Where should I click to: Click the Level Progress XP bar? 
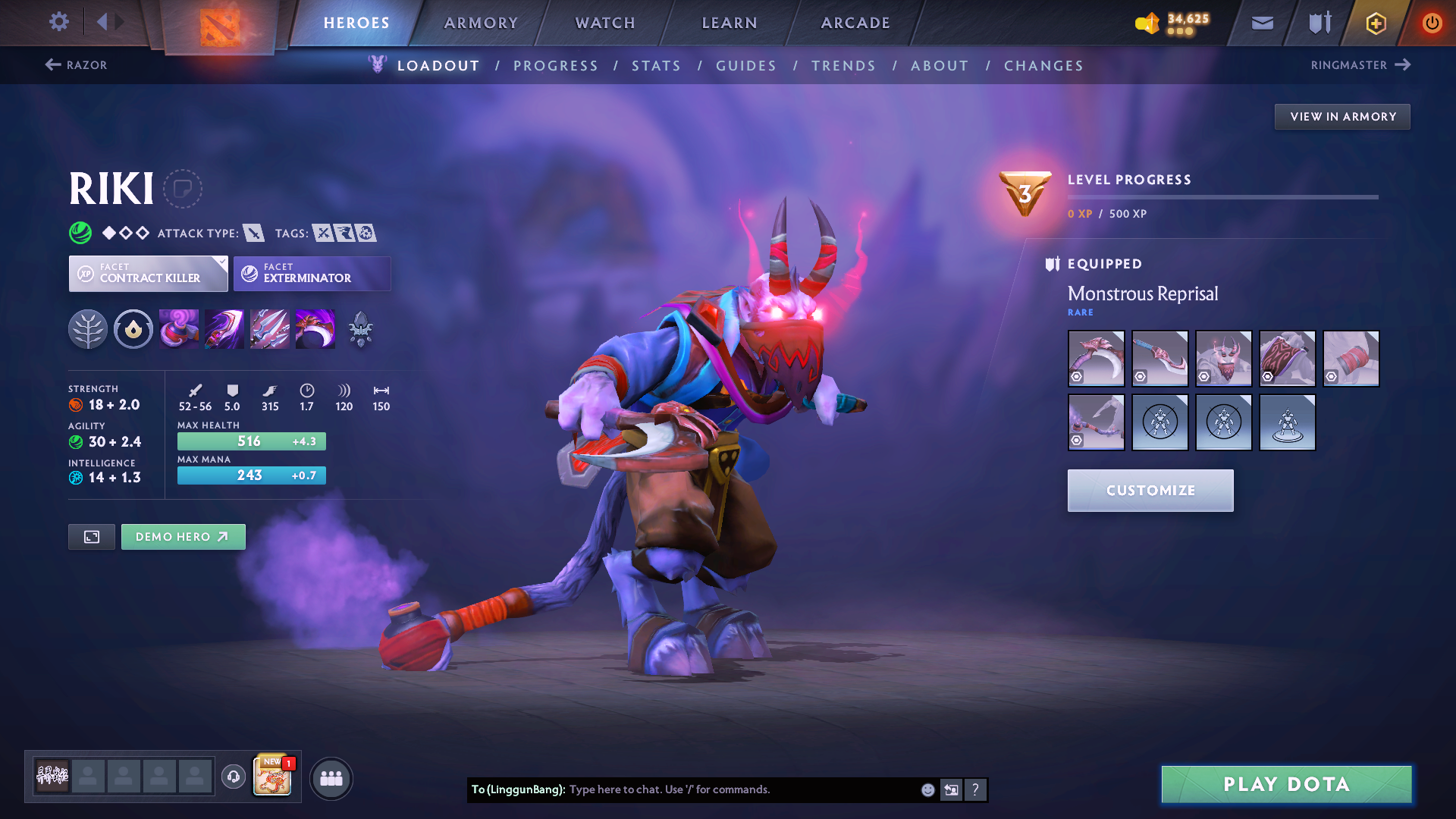pos(1224,196)
